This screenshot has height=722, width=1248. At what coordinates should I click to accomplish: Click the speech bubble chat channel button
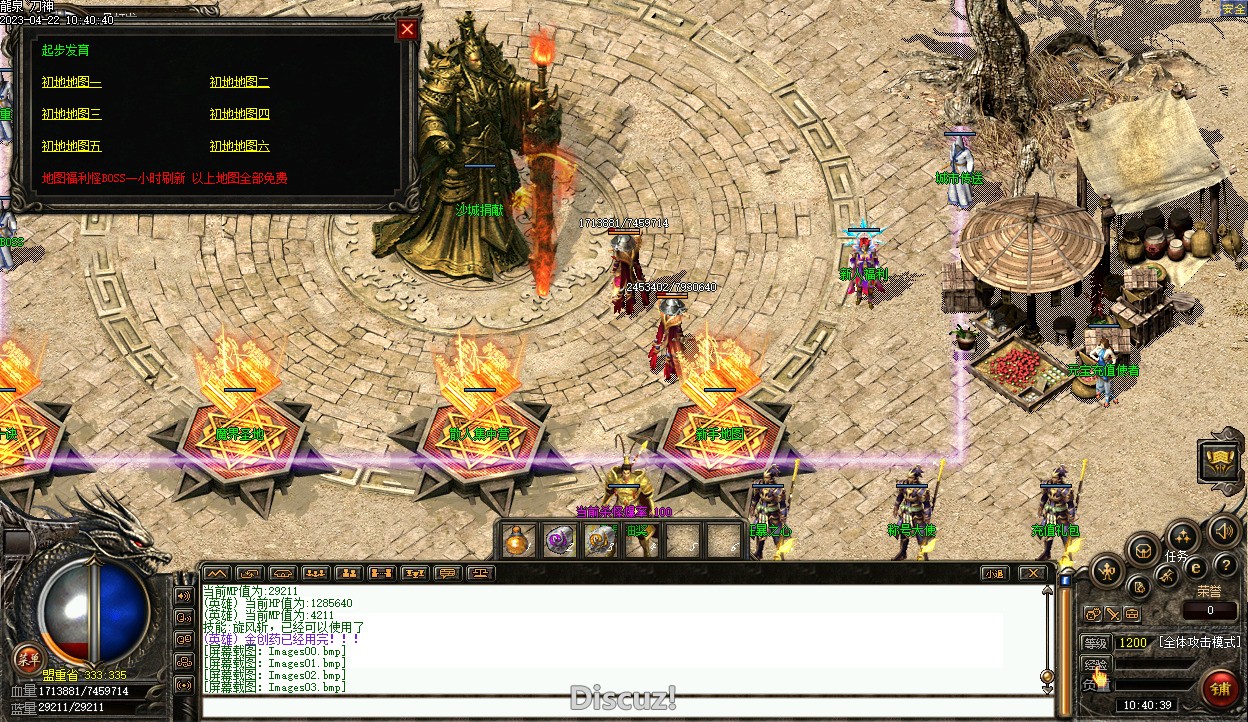tap(448, 574)
